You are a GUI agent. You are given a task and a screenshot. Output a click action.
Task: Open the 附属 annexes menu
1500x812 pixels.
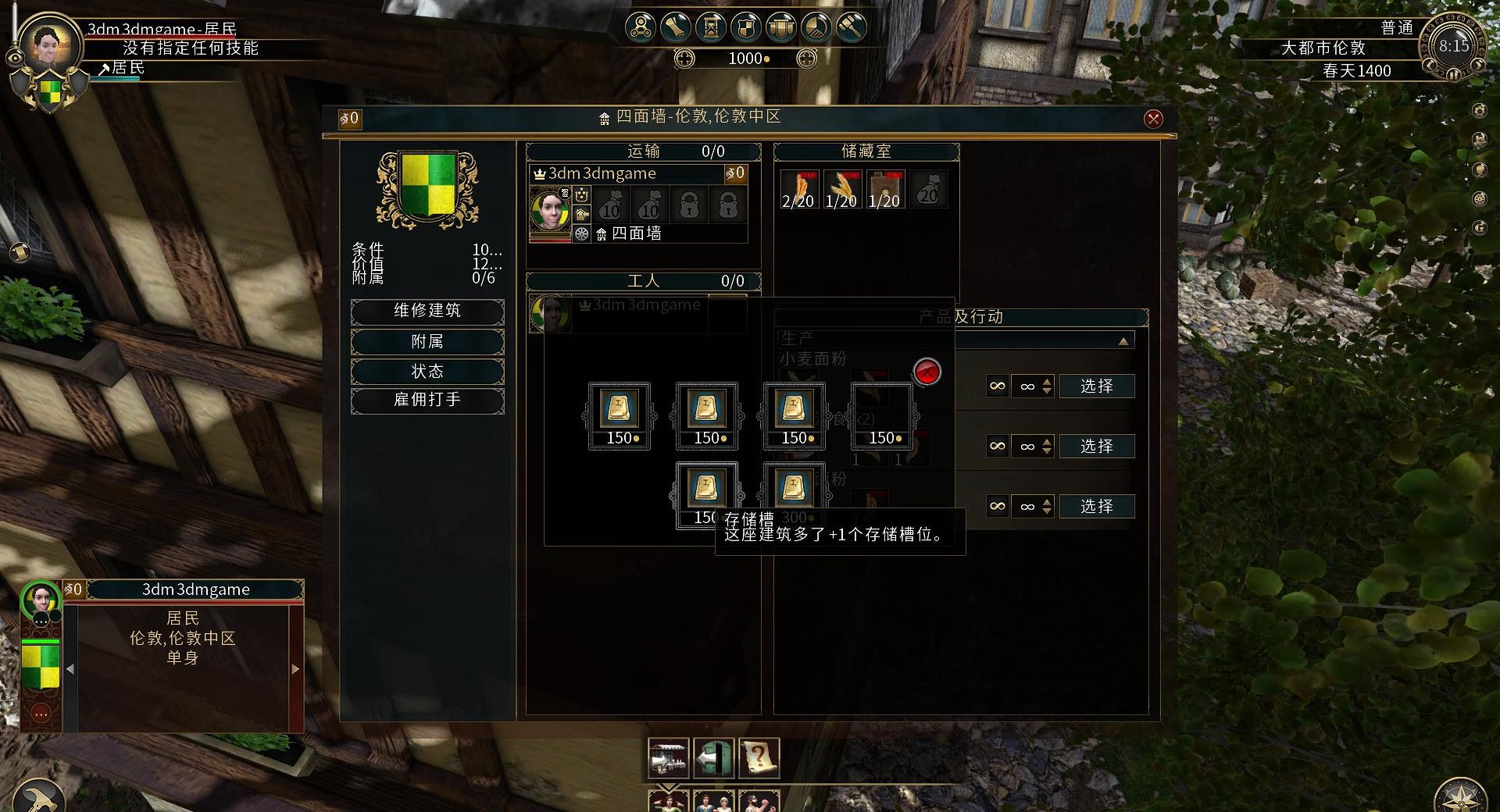pyautogui.click(x=427, y=341)
